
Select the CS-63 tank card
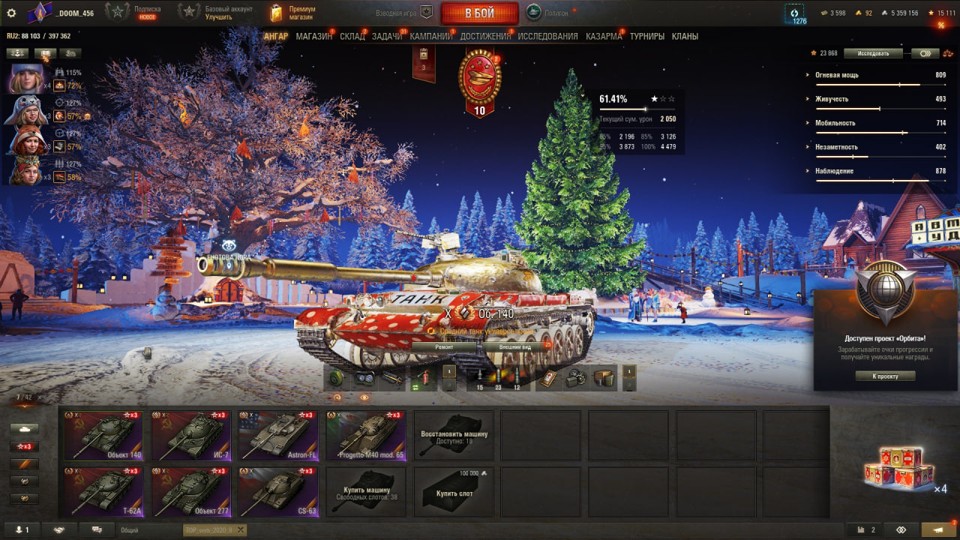(278, 490)
